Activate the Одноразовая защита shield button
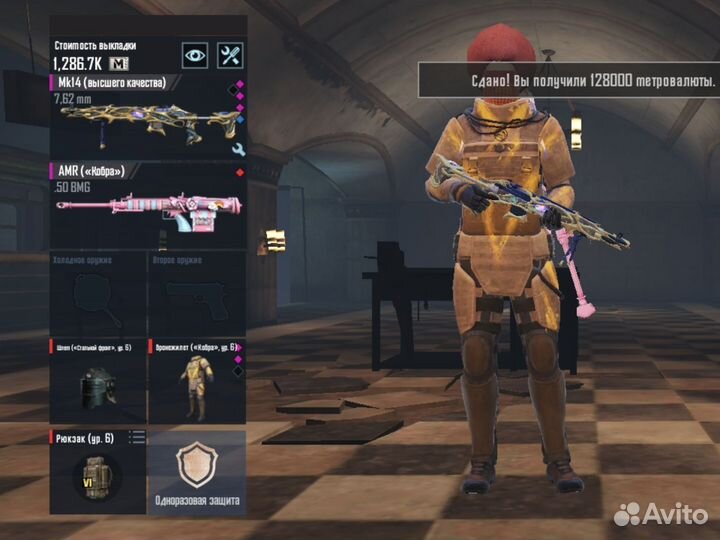 tap(197, 472)
